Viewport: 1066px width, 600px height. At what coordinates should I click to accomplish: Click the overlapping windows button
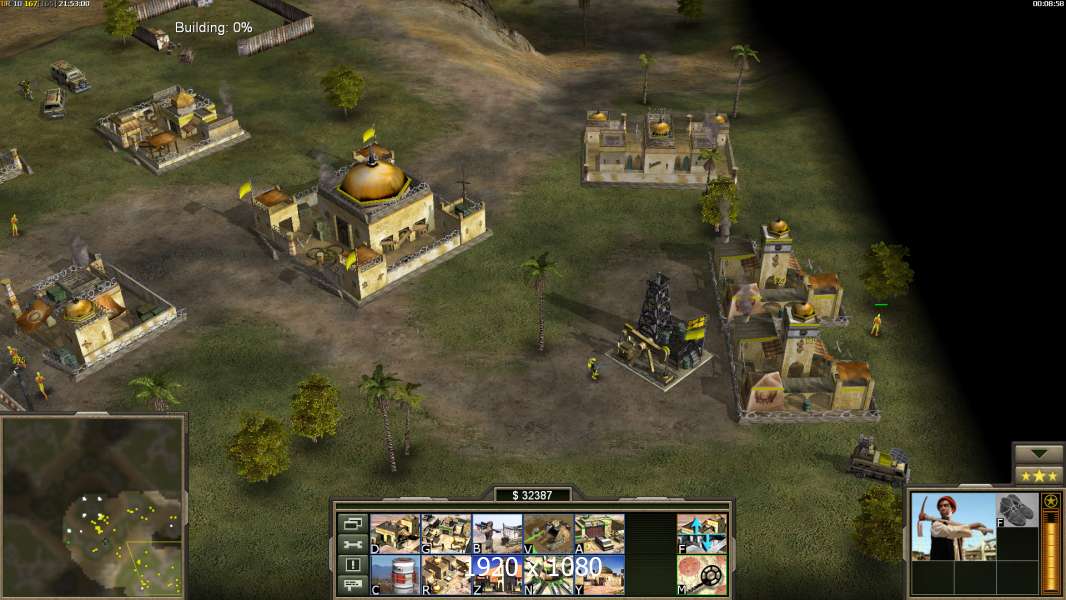[352, 523]
